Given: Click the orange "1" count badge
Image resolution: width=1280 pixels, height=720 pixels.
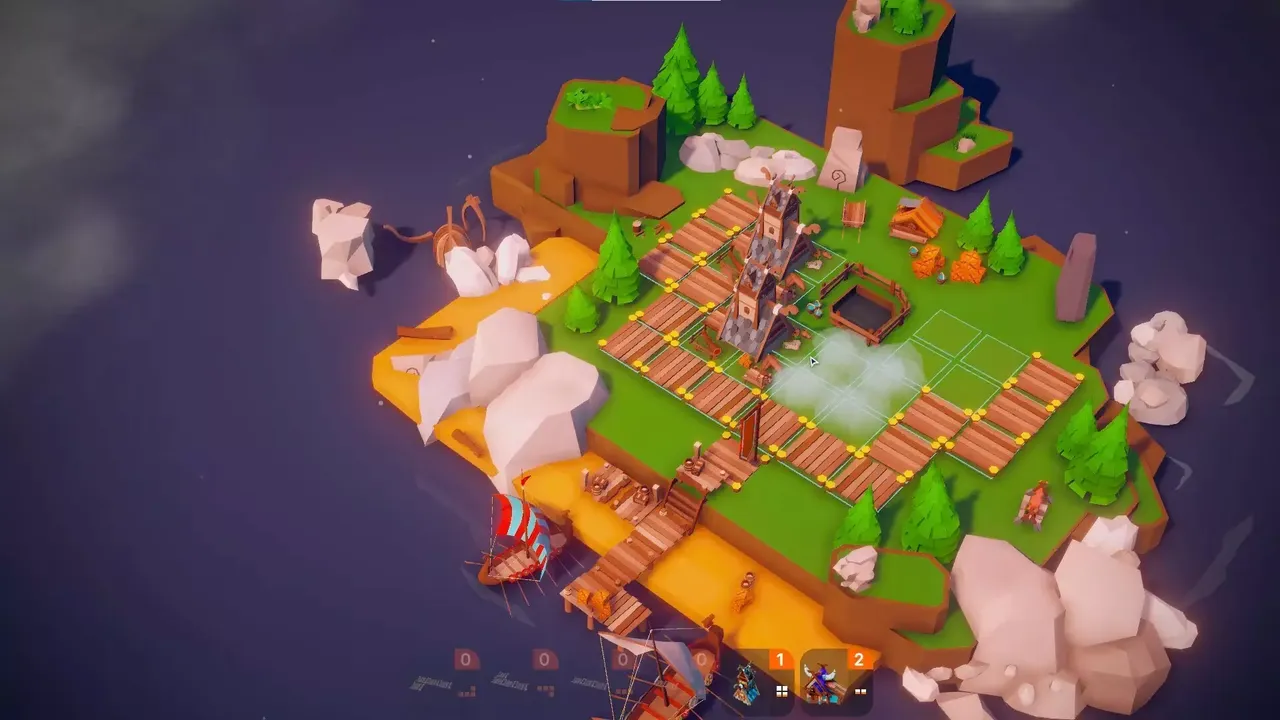Looking at the screenshot, I should tap(779, 658).
